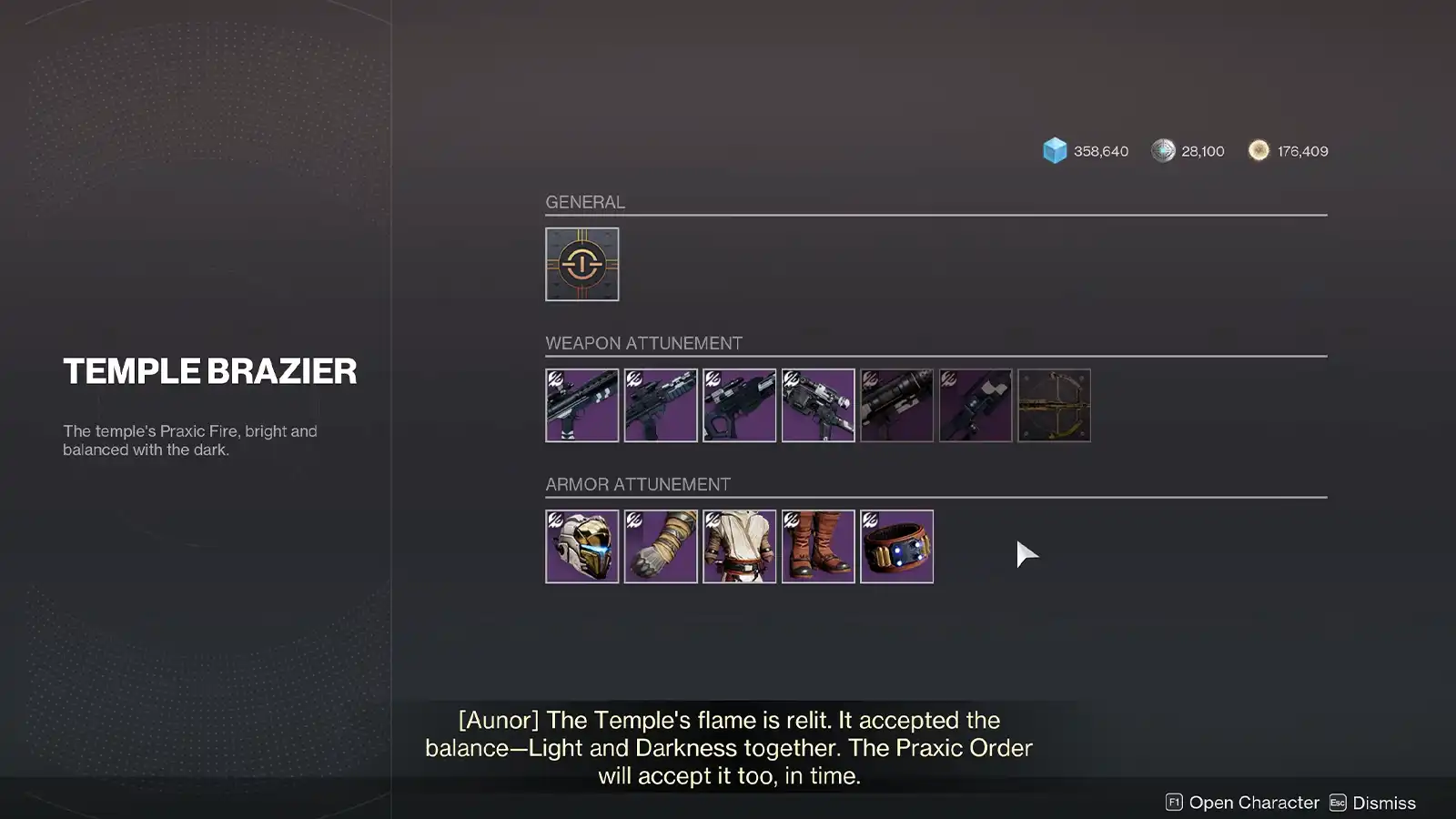
Task: Select the first auto rifle in Weapon Attunement
Action: click(x=582, y=405)
